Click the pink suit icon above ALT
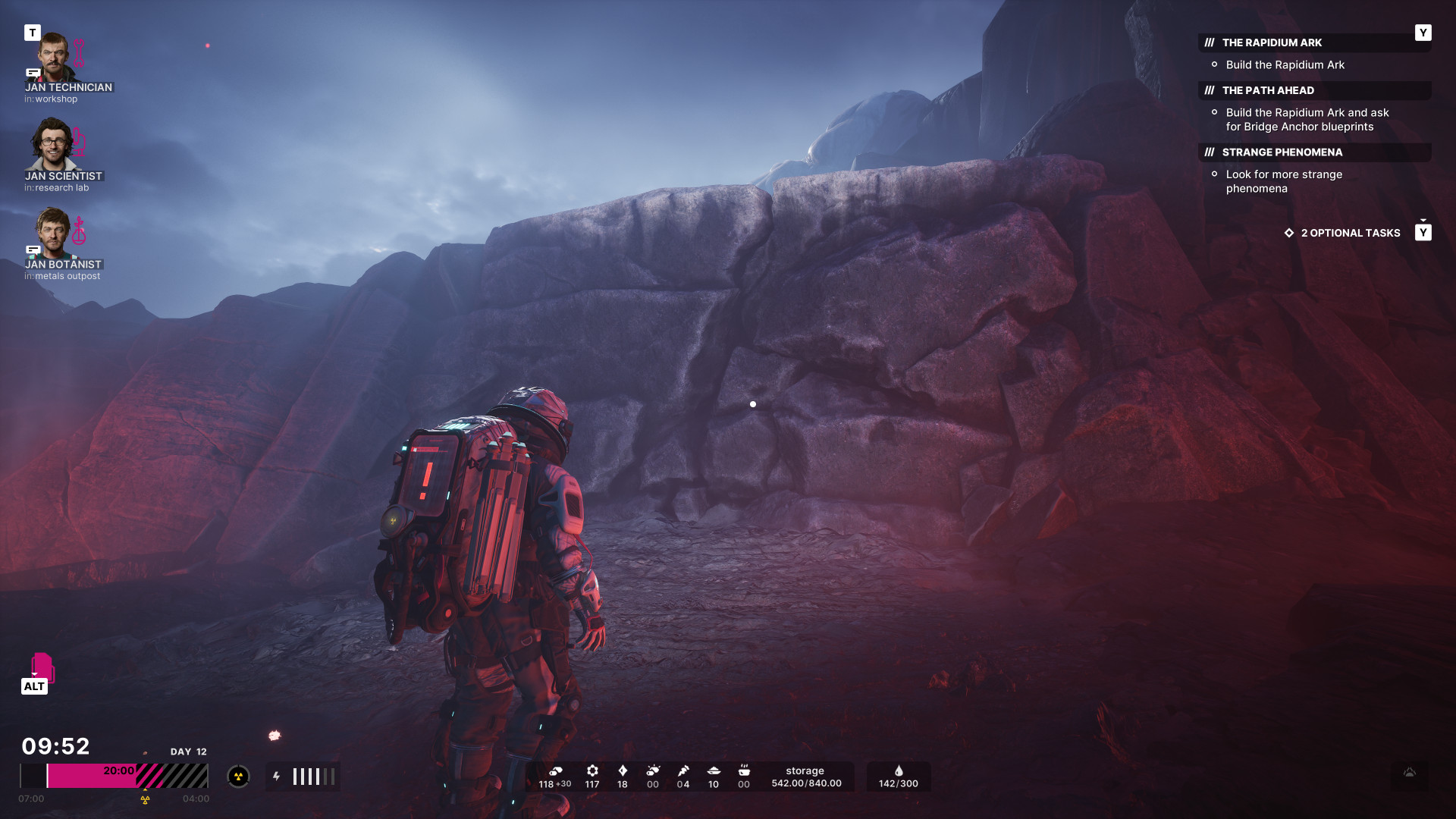1456x819 pixels. pos(42,667)
